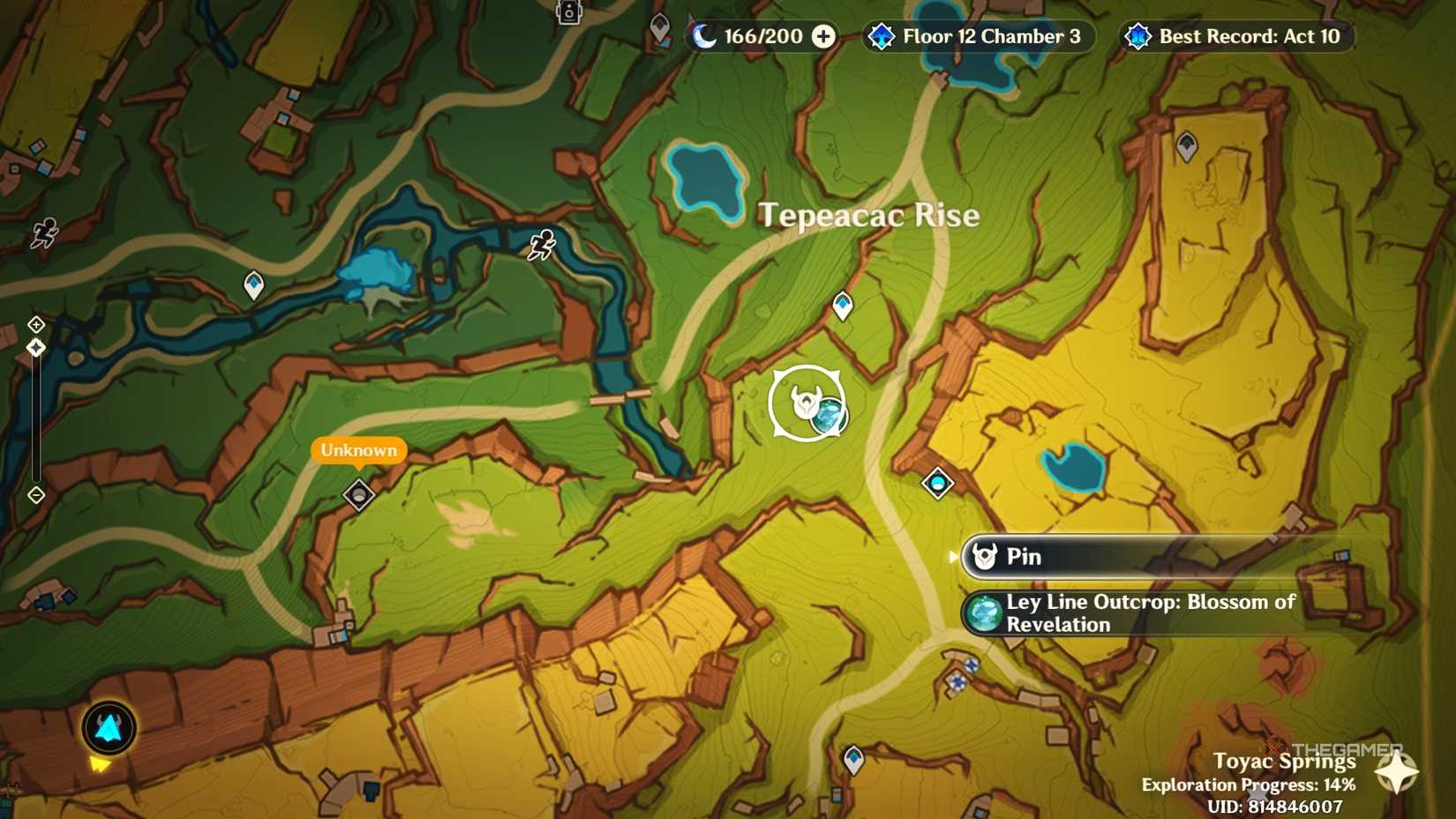This screenshot has width=1456, height=819.
Task: Select the pinned boss marker near Tepeacac Rise
Action: click(x=806, y=402)
